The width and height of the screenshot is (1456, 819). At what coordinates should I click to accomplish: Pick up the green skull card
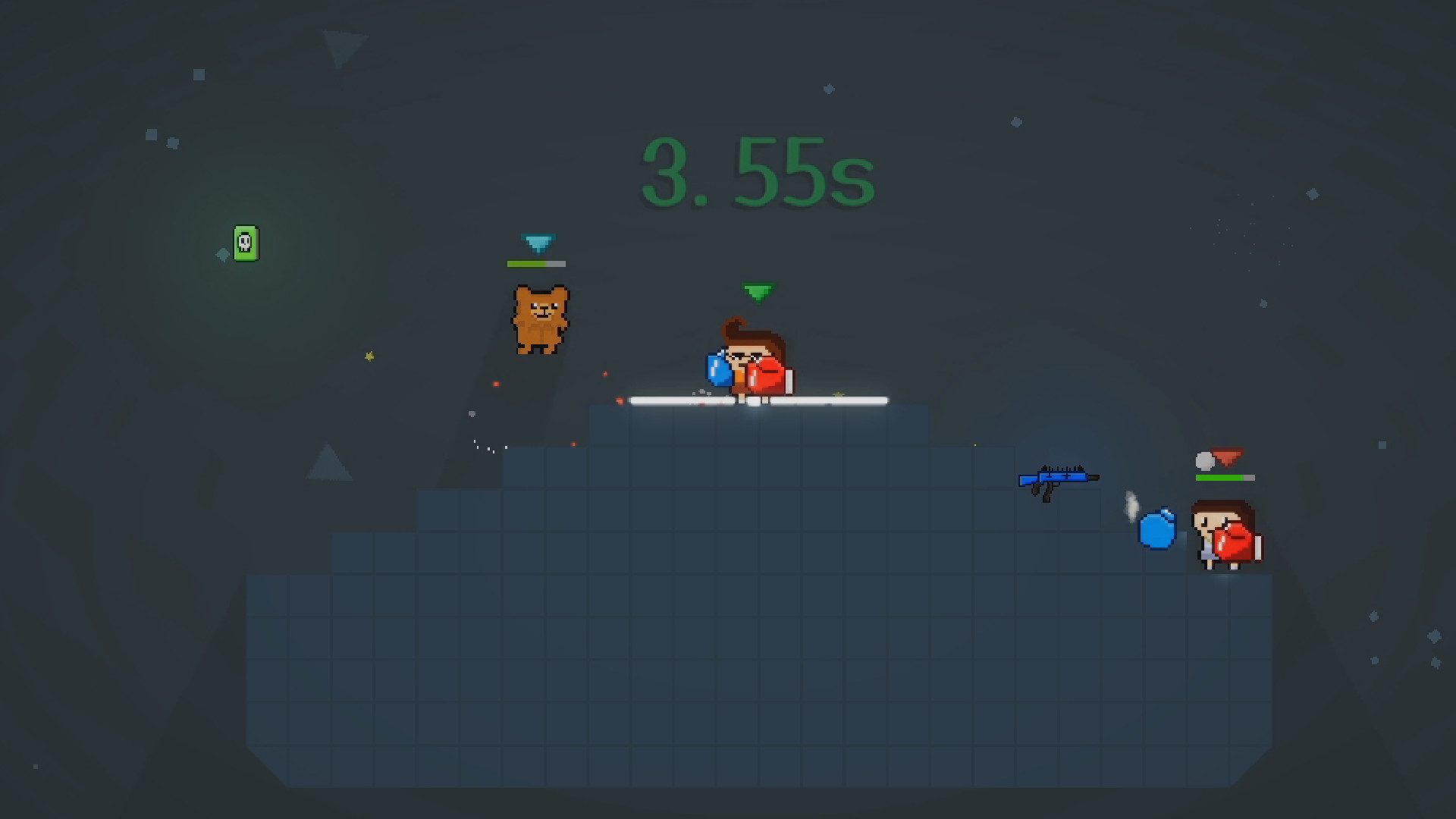coord(246,244)
